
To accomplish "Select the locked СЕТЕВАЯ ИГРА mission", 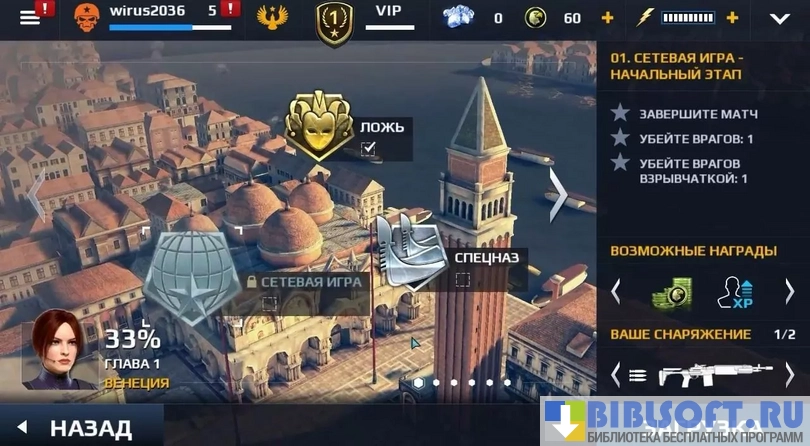I will 190,277.
